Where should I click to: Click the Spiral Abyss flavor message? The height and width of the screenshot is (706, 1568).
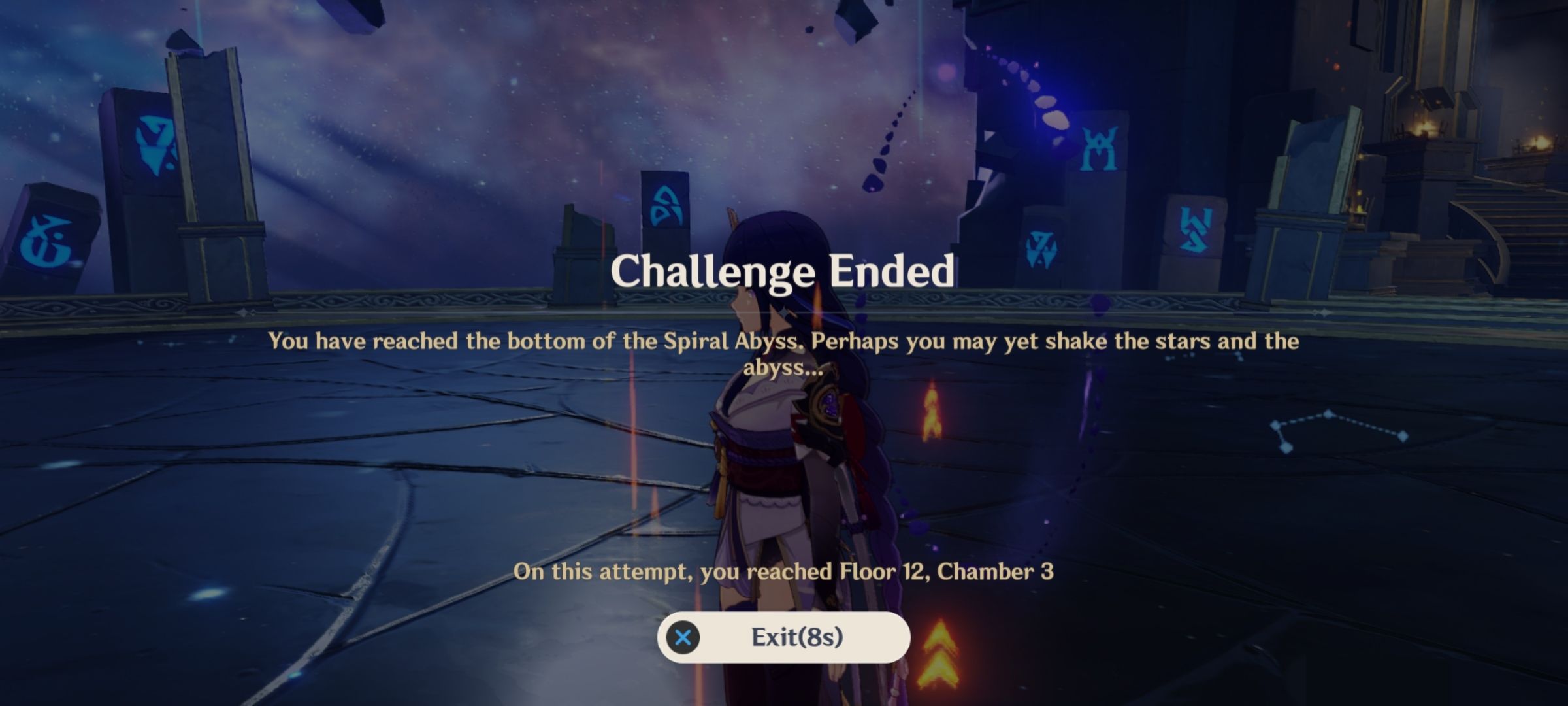click(781, 356)
